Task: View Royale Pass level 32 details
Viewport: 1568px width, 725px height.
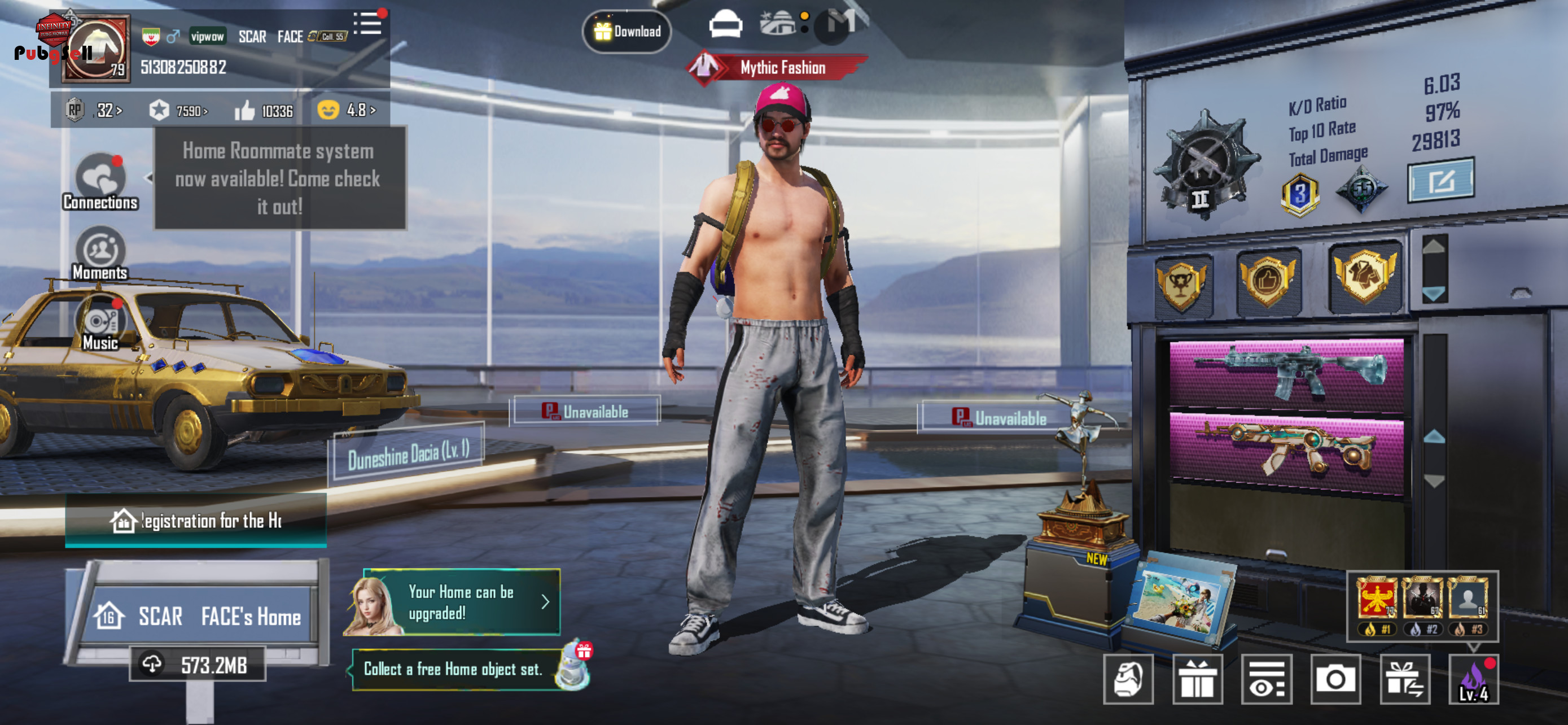Action: (95, 110)
